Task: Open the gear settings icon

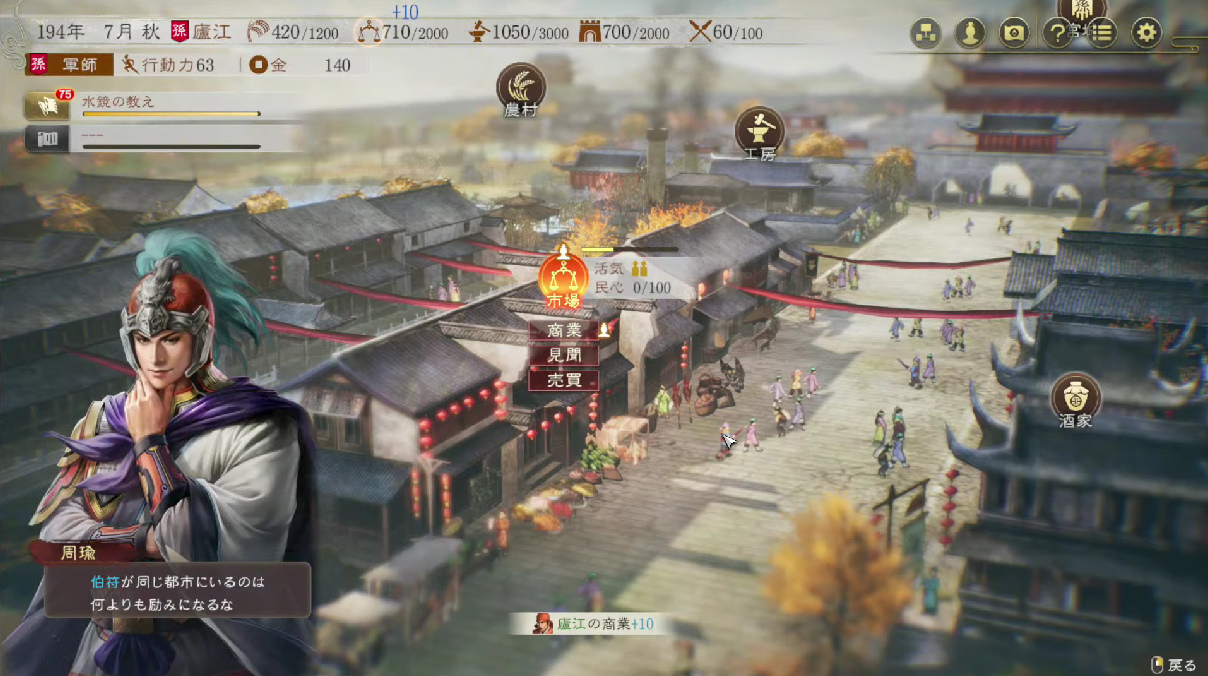Action: [1146, 33]
